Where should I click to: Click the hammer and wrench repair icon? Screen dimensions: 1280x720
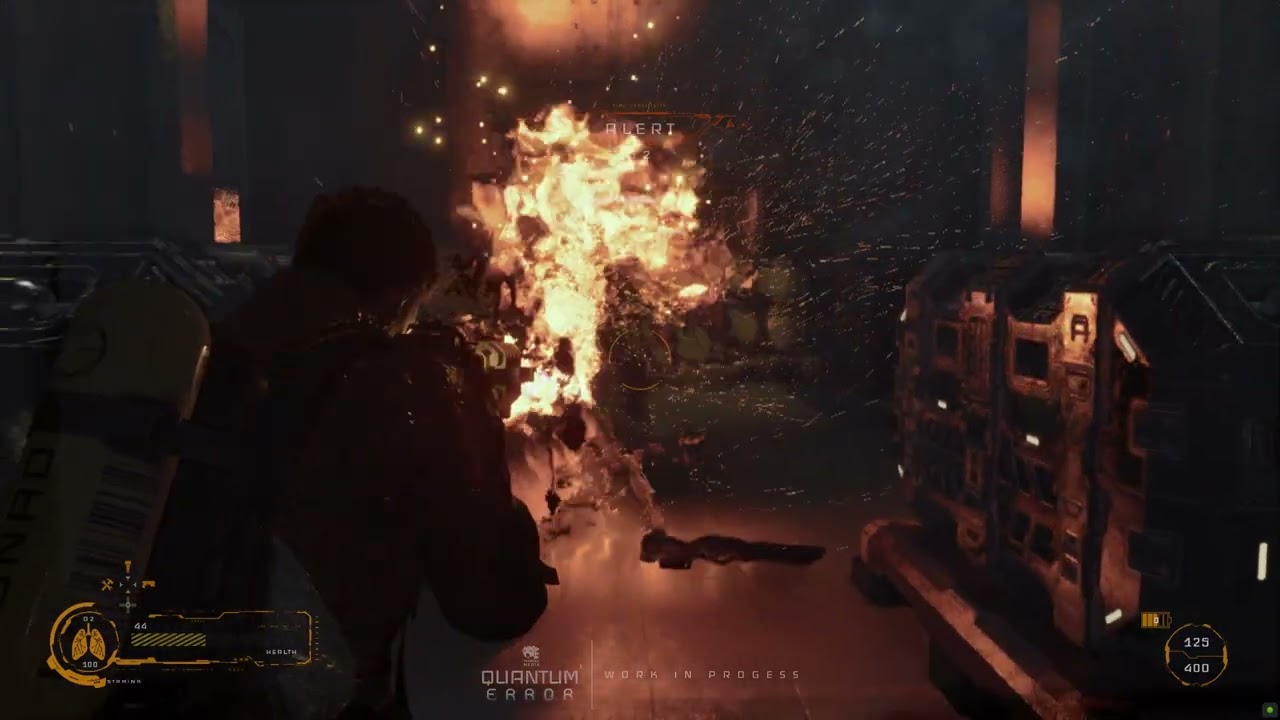(107, 584)
